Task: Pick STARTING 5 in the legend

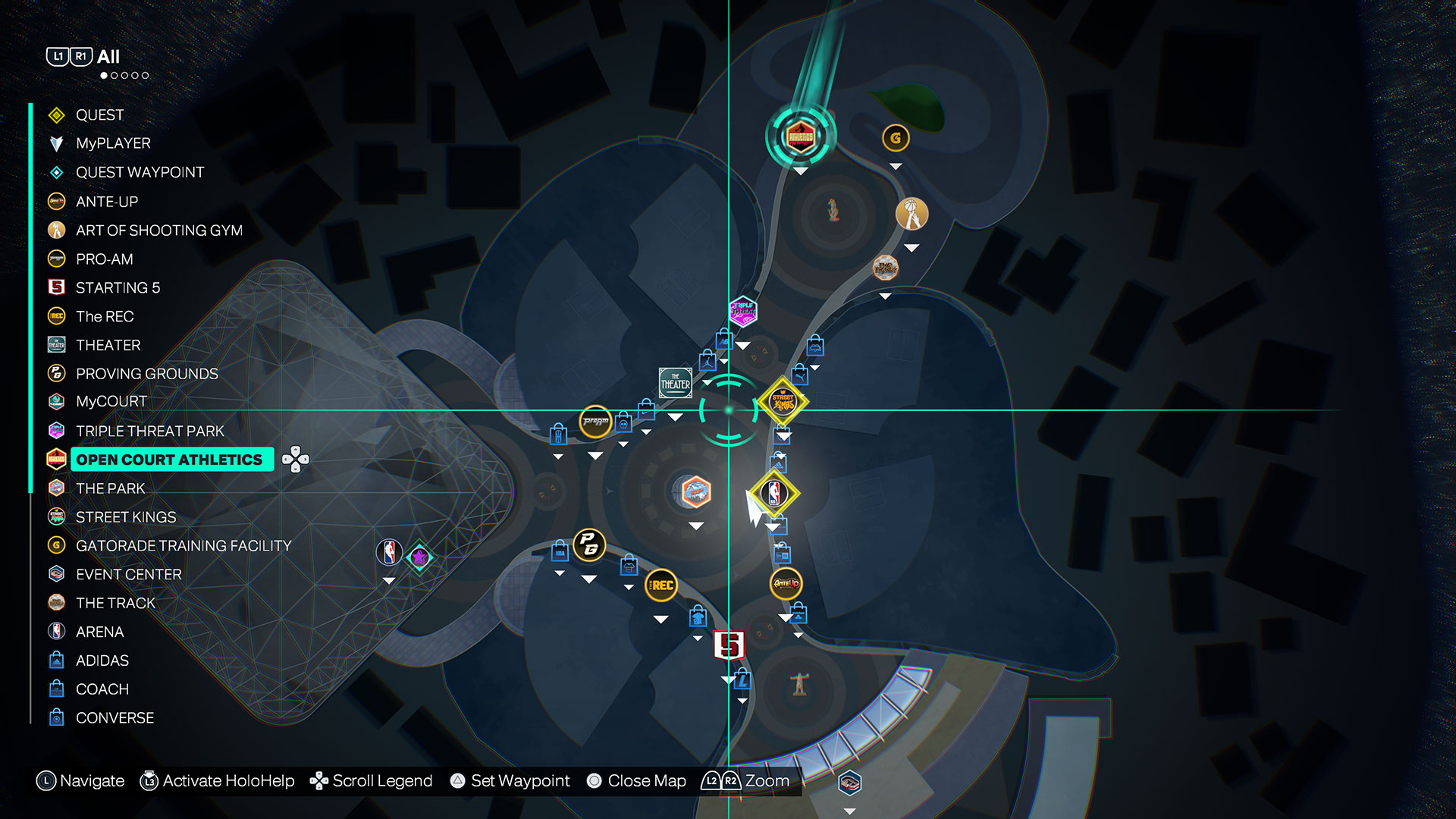Action: coord(118,288)
